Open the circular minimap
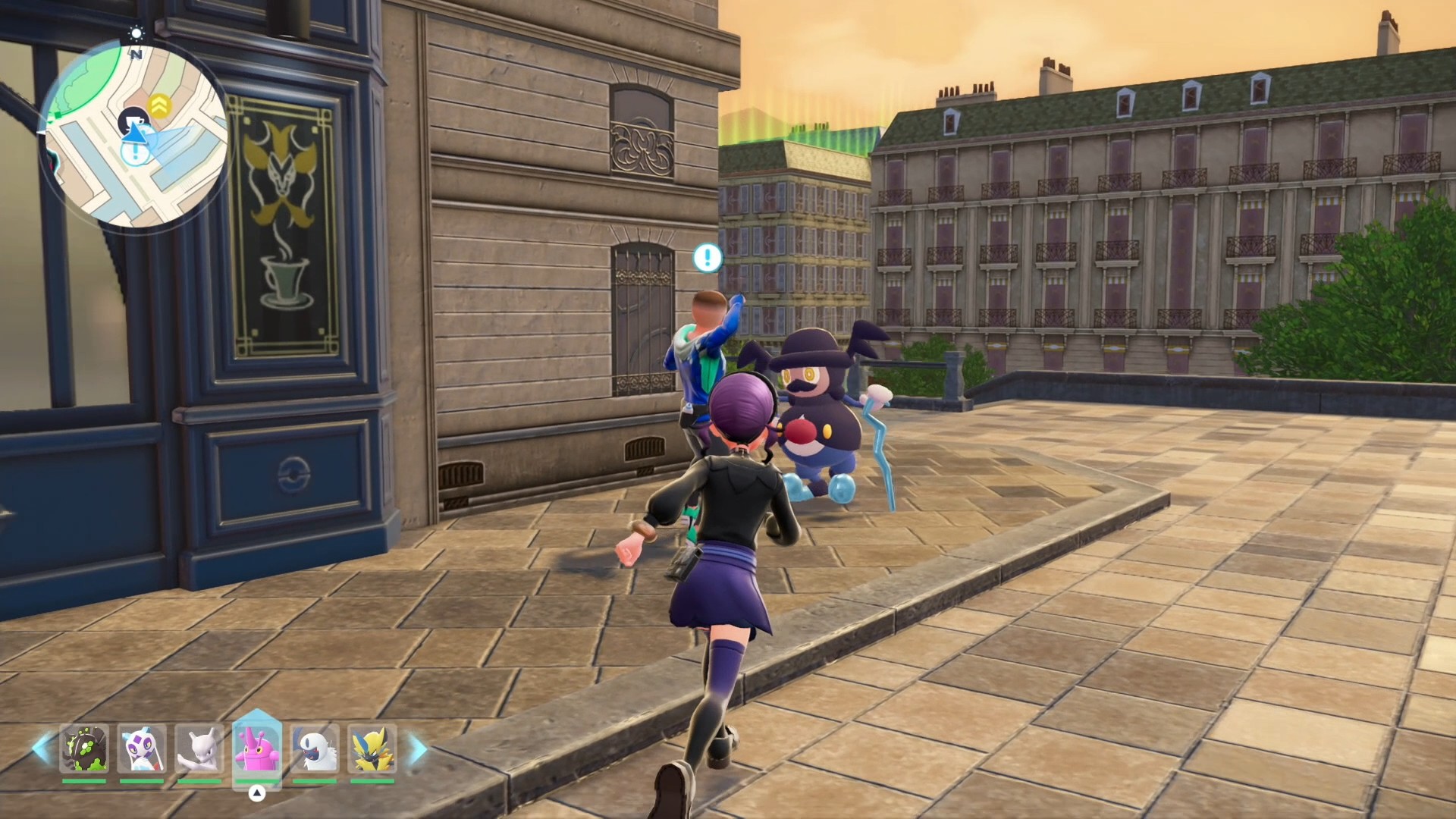 coord(135,136)
